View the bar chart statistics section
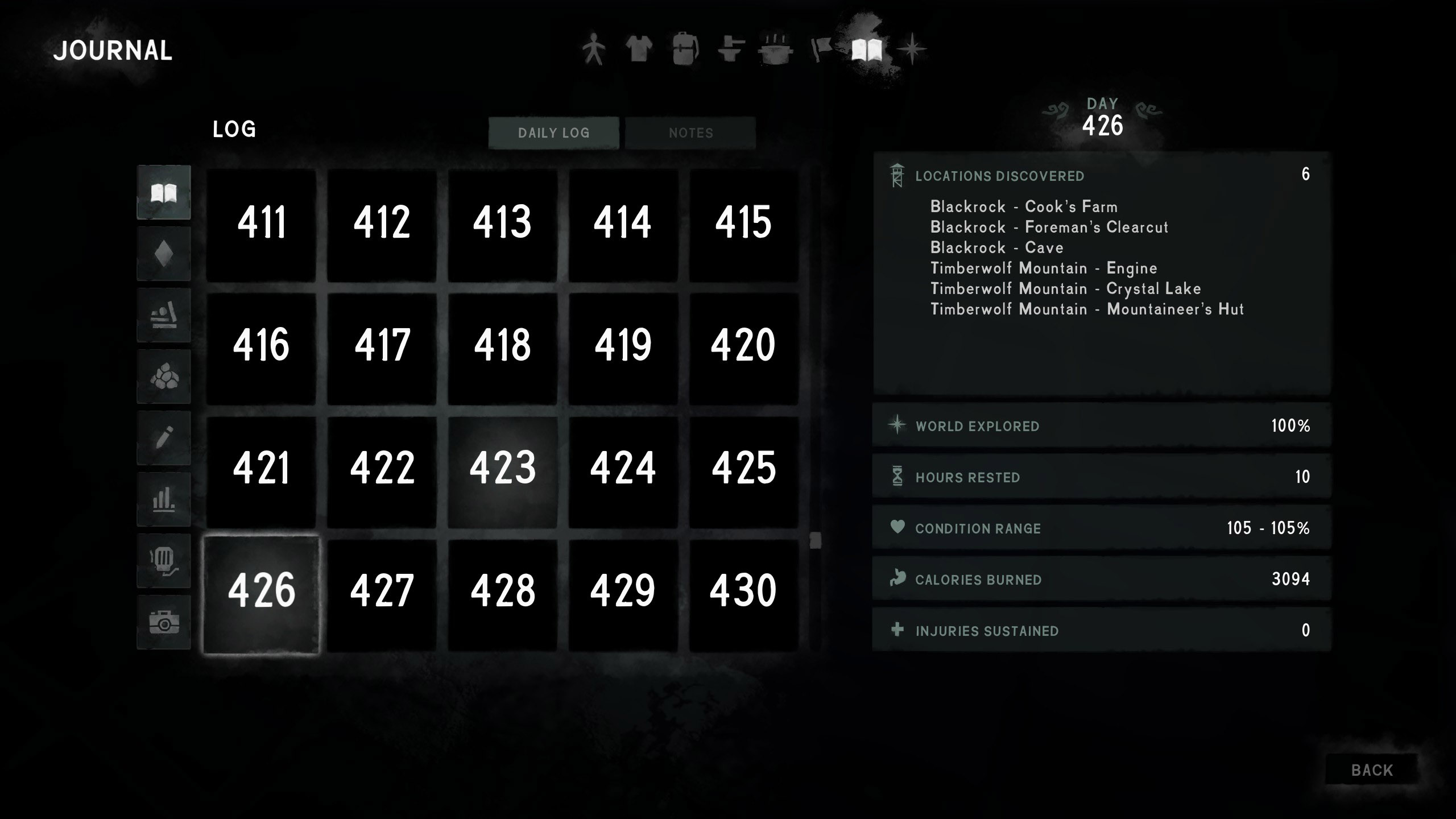 tap(164, 499)
